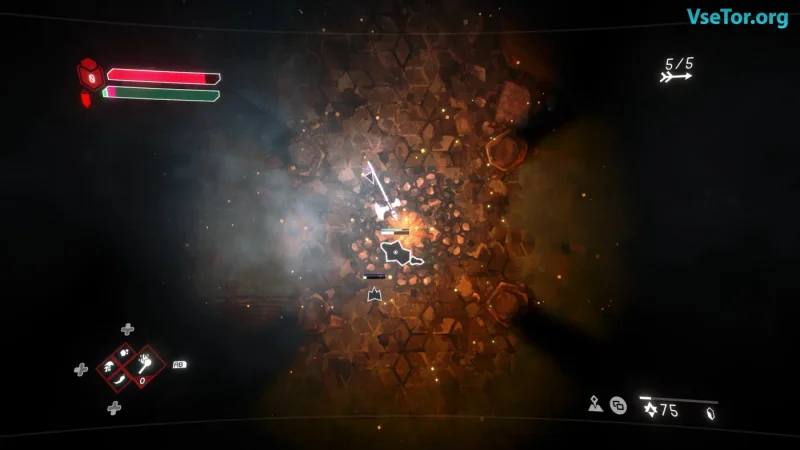800x450 pixels.
Task: Select the torch item slot
Action: pos(145,364)
